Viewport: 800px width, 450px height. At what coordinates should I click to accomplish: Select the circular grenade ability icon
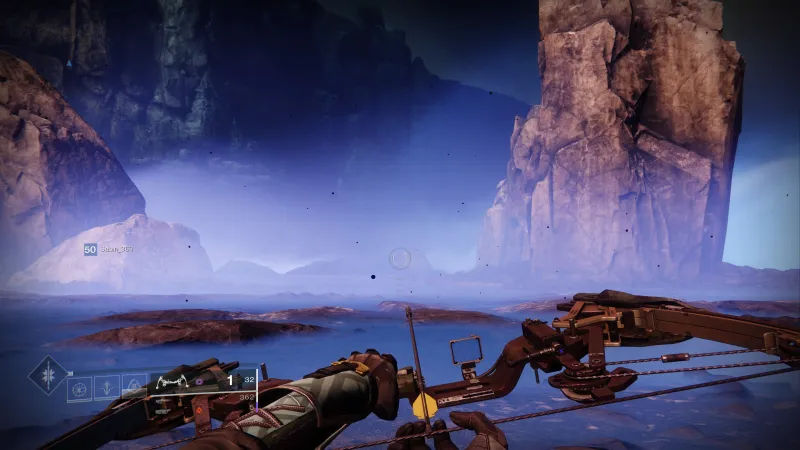(80, 387)
